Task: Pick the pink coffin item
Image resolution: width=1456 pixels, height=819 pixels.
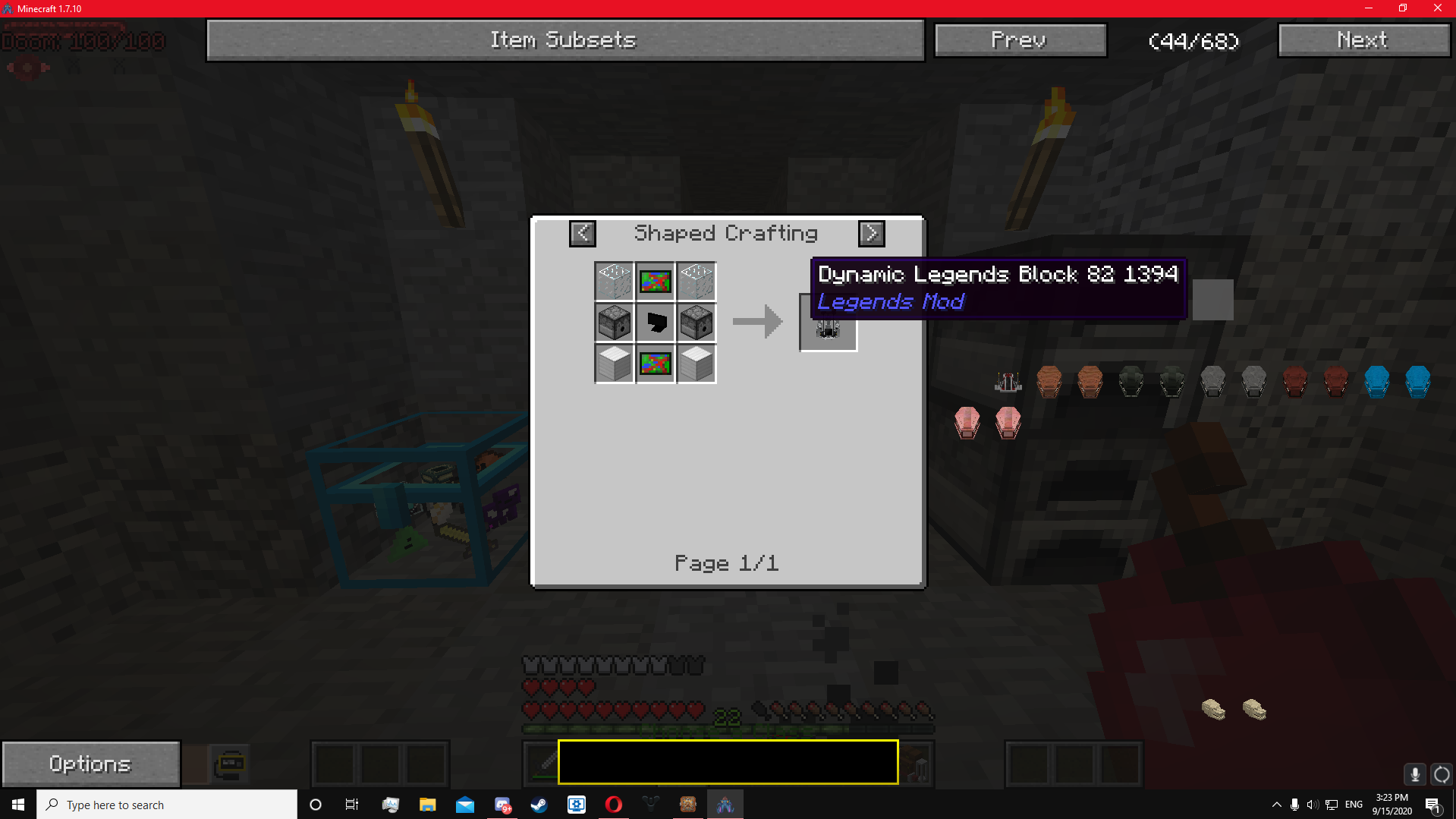Action: coord(967,424)
